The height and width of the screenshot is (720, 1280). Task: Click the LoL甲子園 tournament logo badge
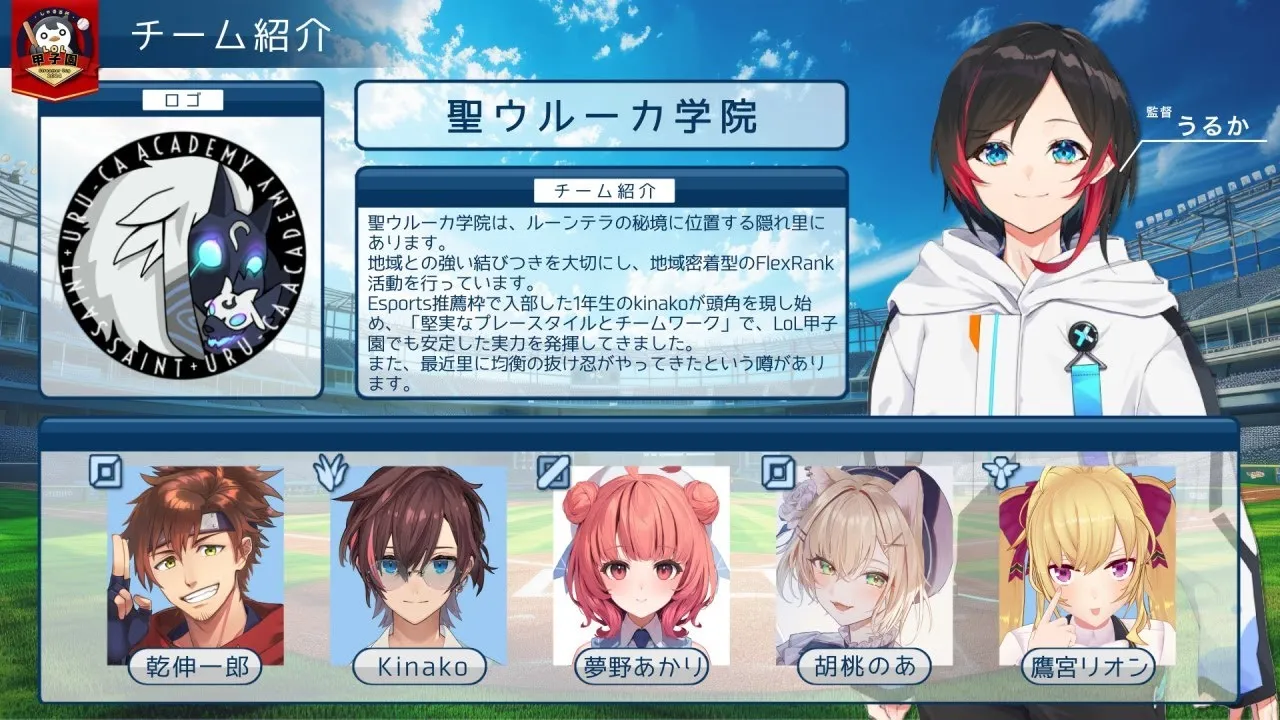pyautogui.click(x=55, y=50)
